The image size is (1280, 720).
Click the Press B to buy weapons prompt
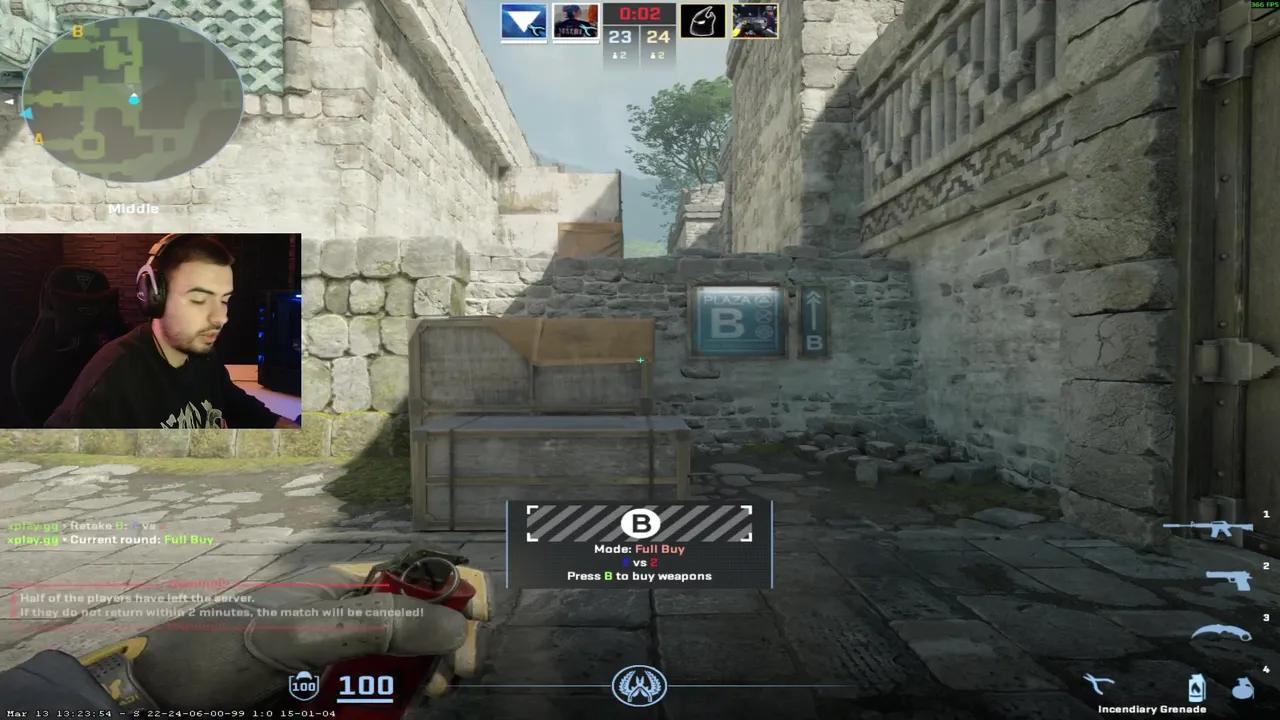pyautogui.click(x=639, y=576)
